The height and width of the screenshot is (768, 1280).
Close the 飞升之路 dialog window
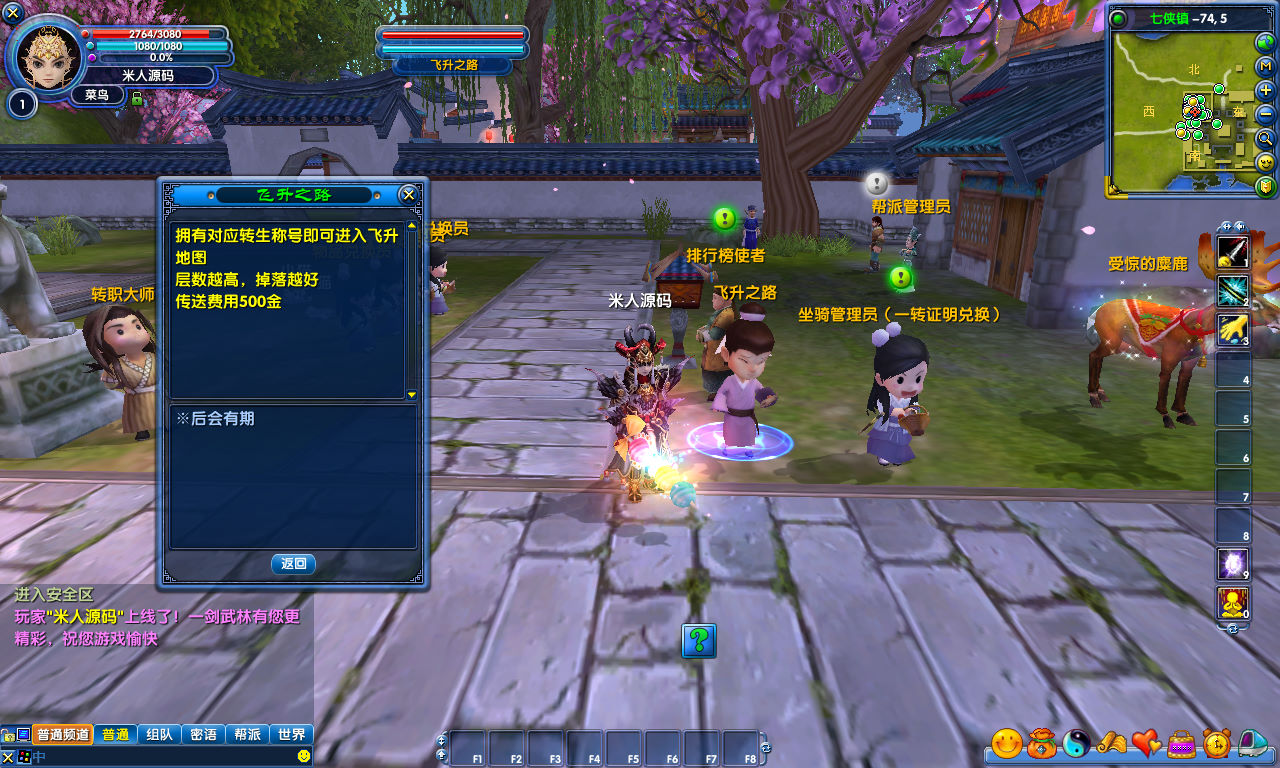pos(407,194)
